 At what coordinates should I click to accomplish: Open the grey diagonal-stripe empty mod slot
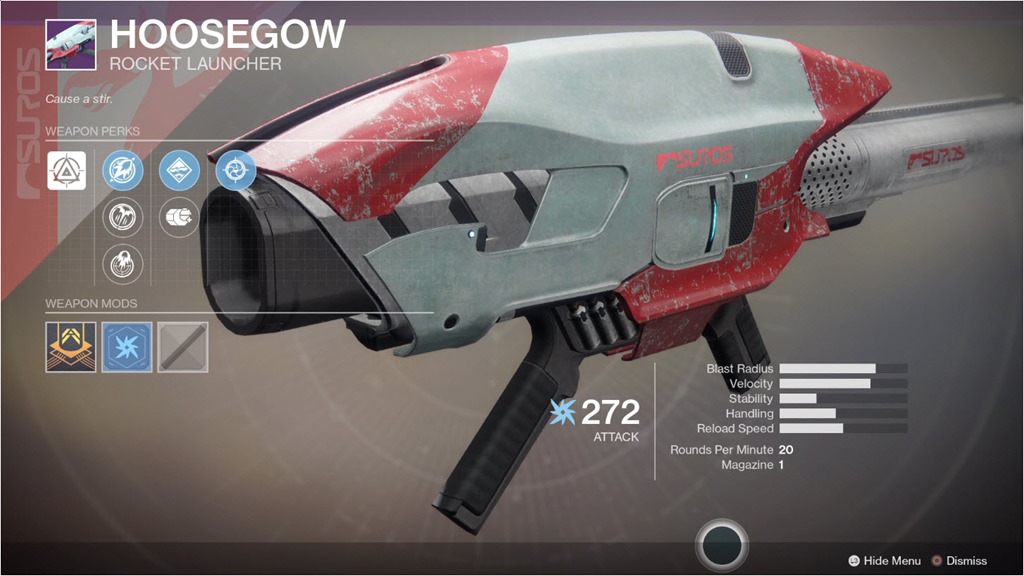click(x=183, y=346)
